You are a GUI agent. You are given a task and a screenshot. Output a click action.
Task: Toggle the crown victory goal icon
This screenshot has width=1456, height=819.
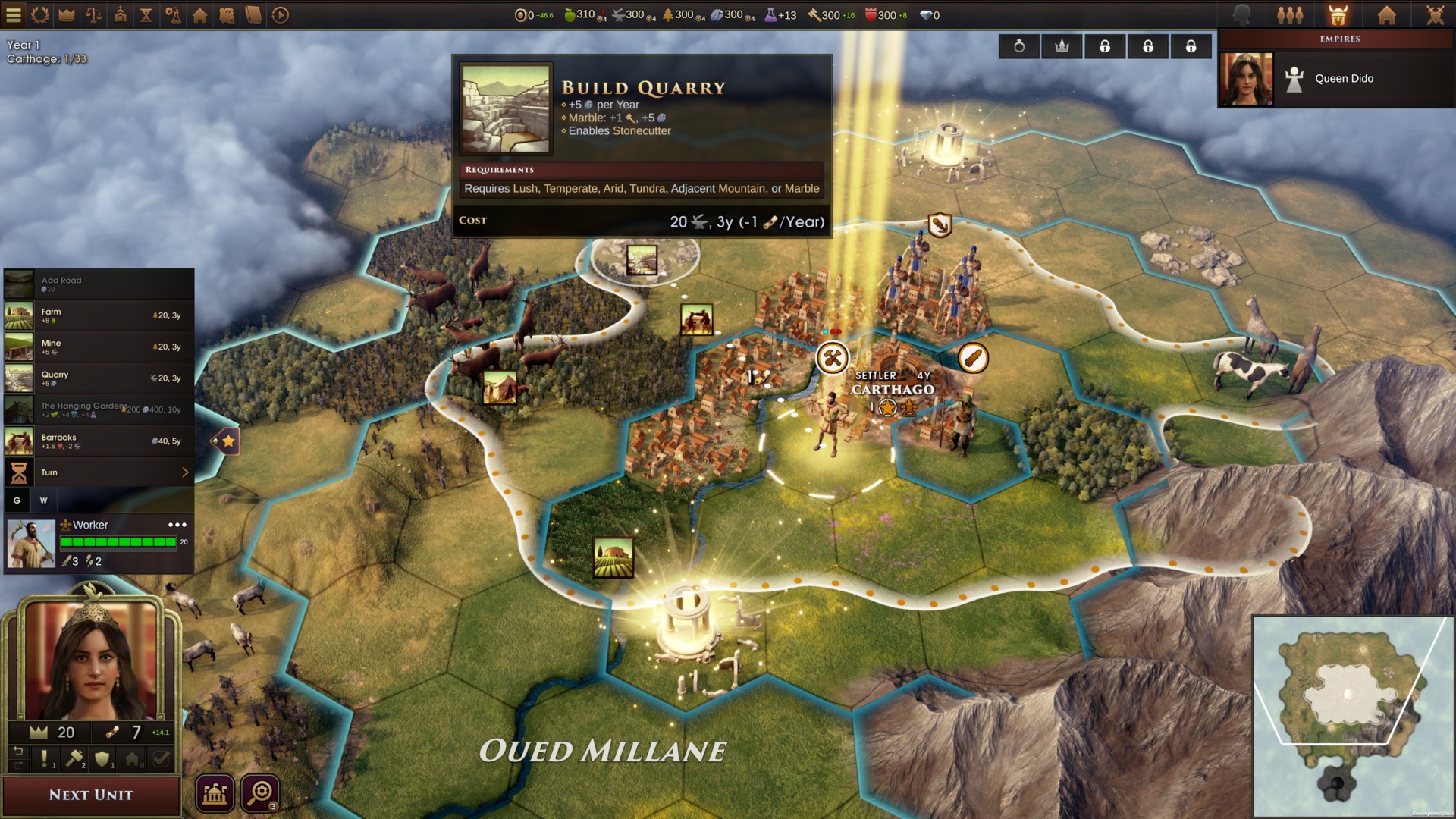coord(1062,45)
